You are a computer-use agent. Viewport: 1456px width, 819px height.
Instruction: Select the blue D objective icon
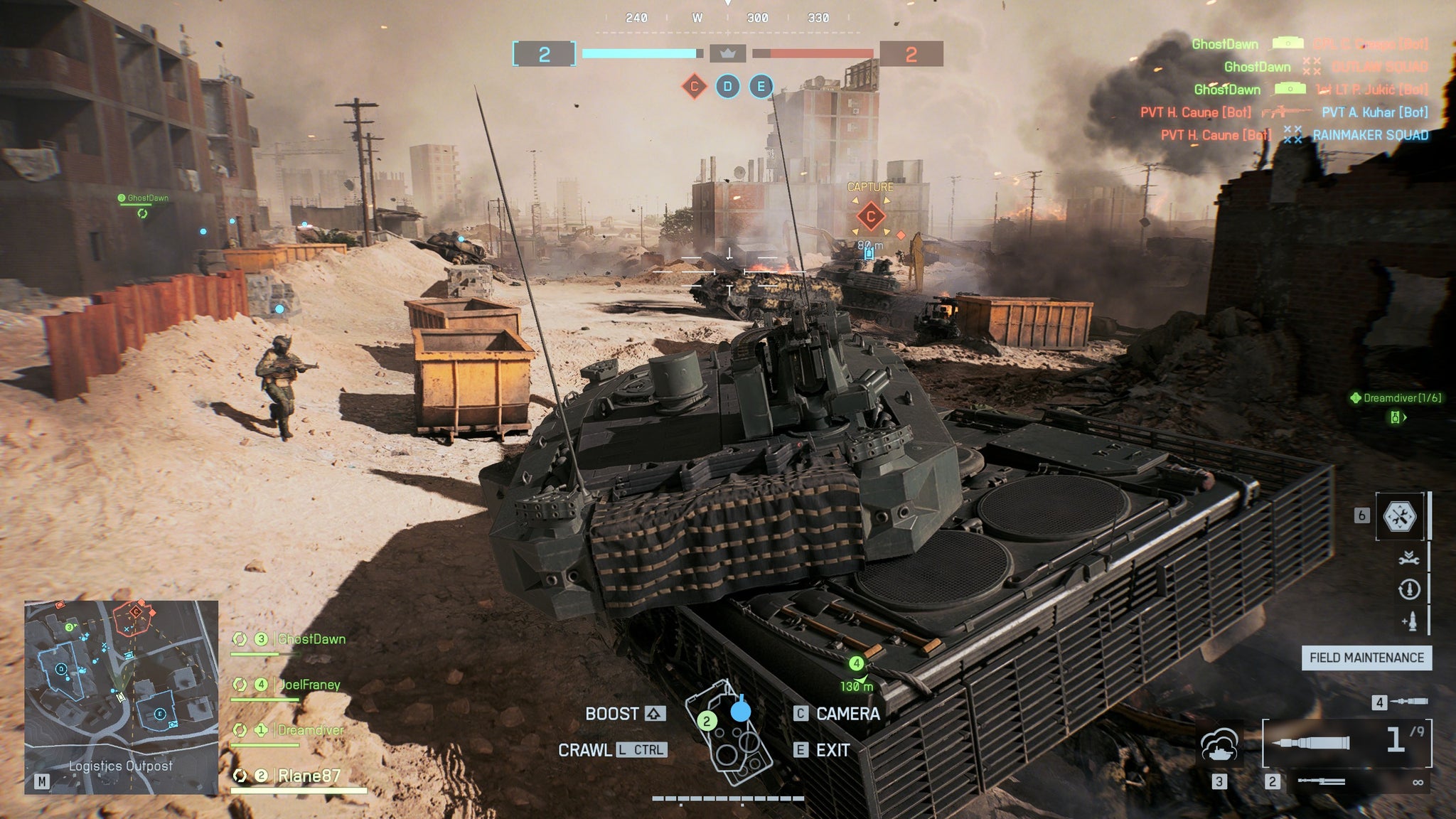coord(727,87)
